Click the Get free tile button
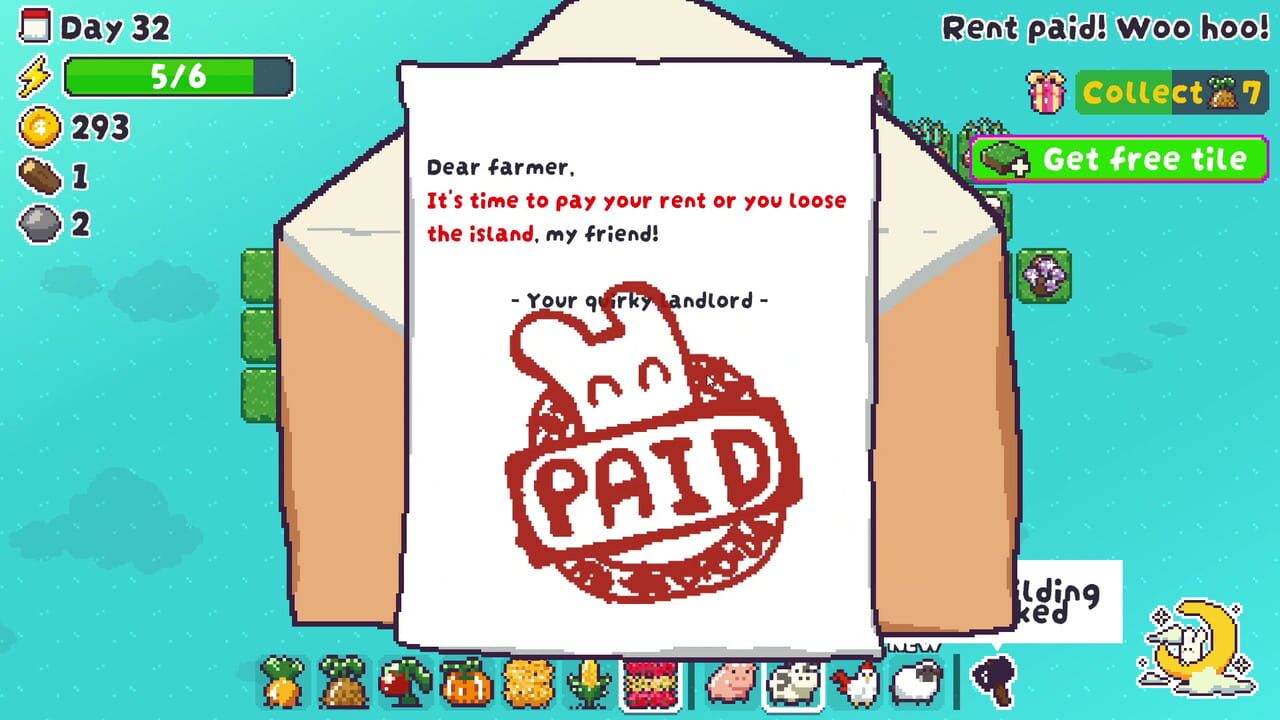The image size is (1280, 720). pyautogui.click(x=1118, y=158)
